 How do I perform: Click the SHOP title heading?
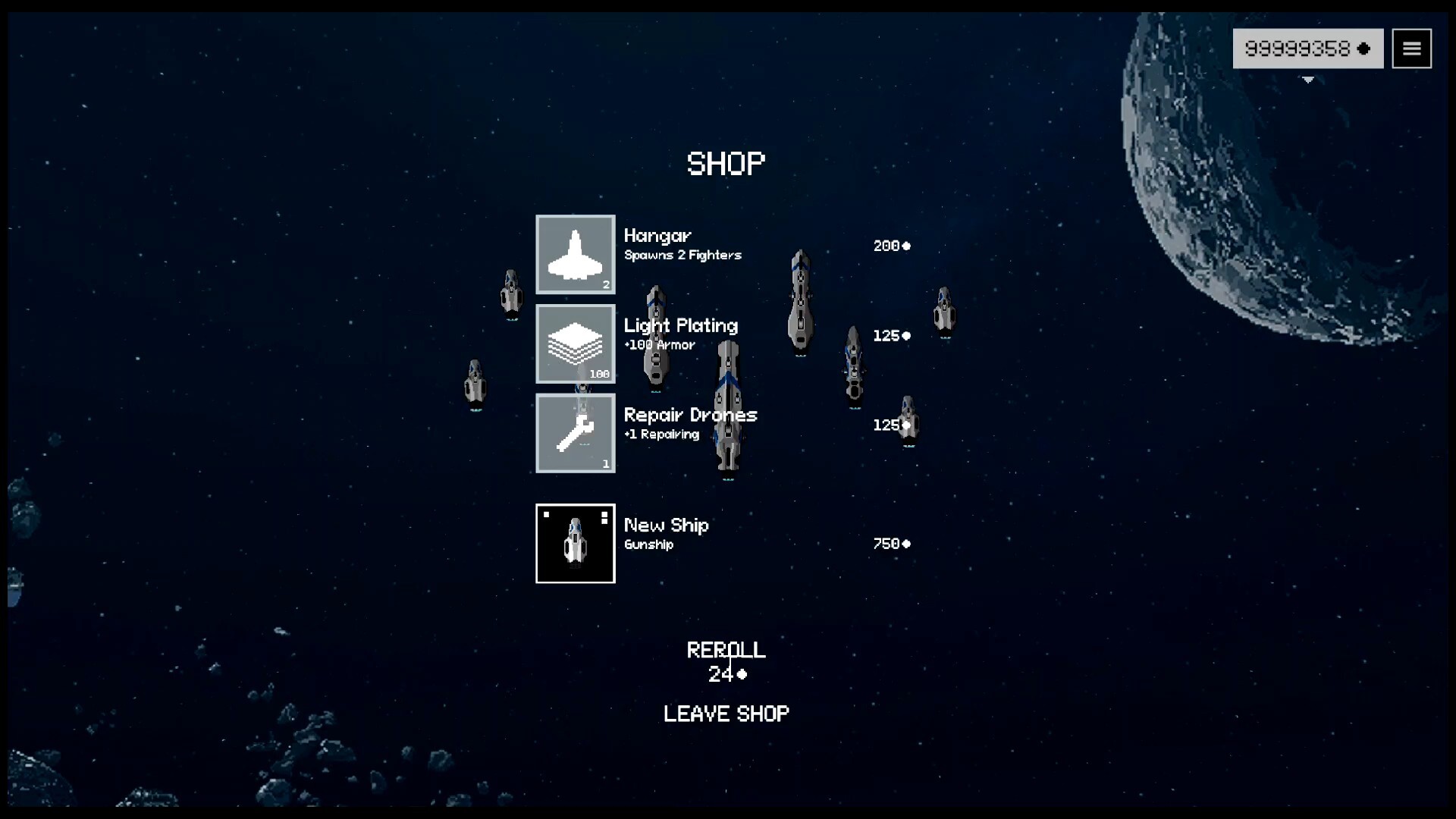(726, 163)
